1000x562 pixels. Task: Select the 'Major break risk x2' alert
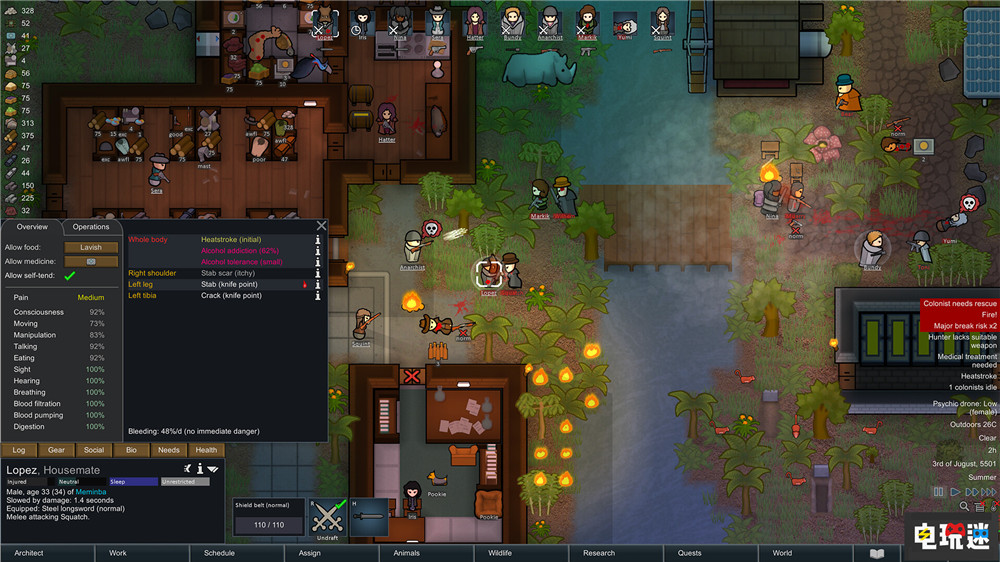click(x=958, y=326)
